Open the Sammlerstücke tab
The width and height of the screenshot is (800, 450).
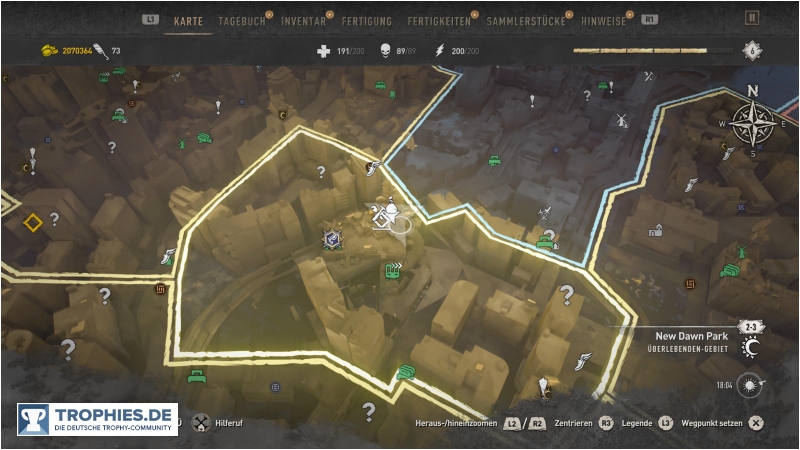(525, 20)
